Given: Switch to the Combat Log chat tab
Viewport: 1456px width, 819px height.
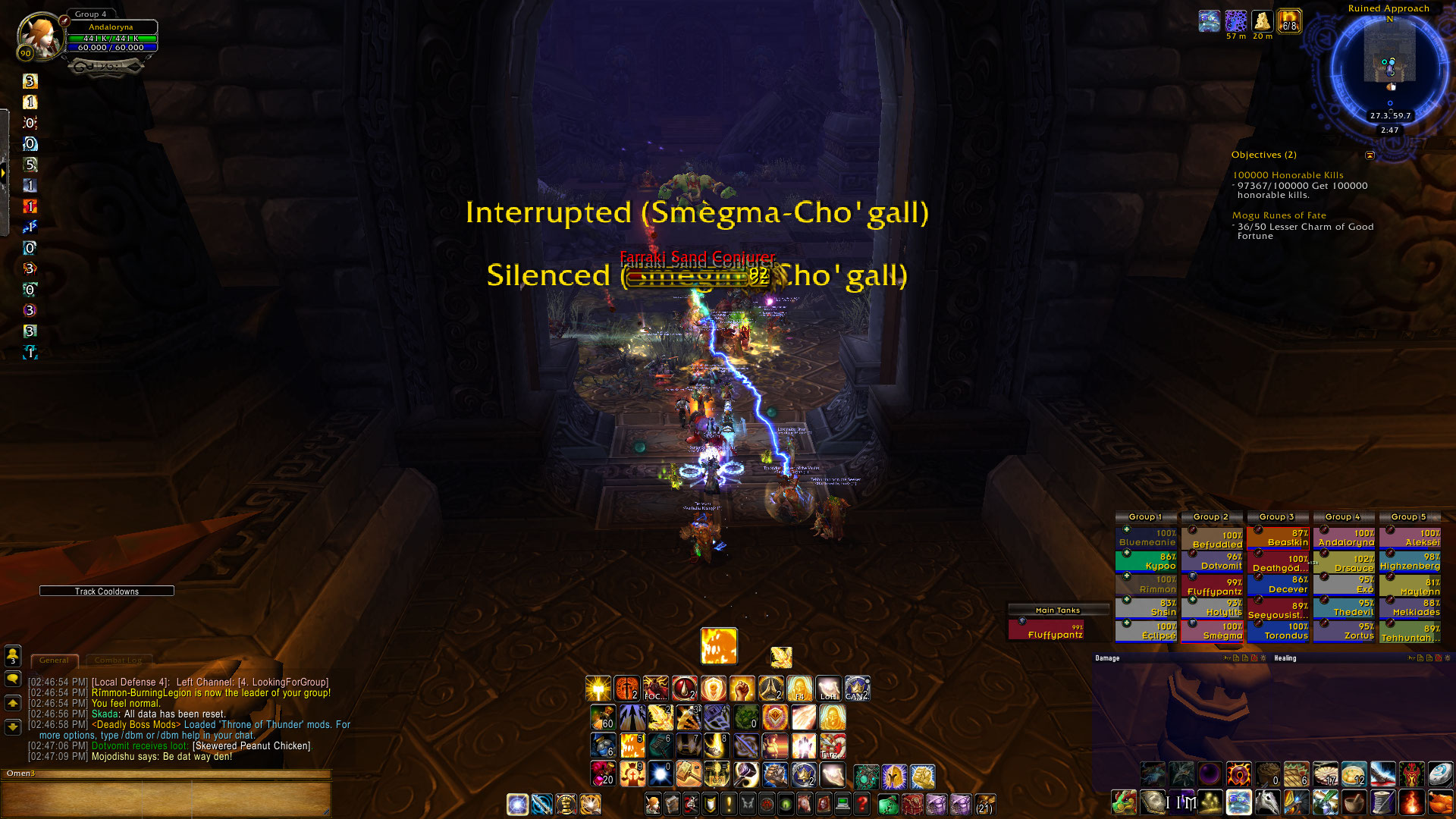Looking at the screenshot, I should (x=118, y=661).
